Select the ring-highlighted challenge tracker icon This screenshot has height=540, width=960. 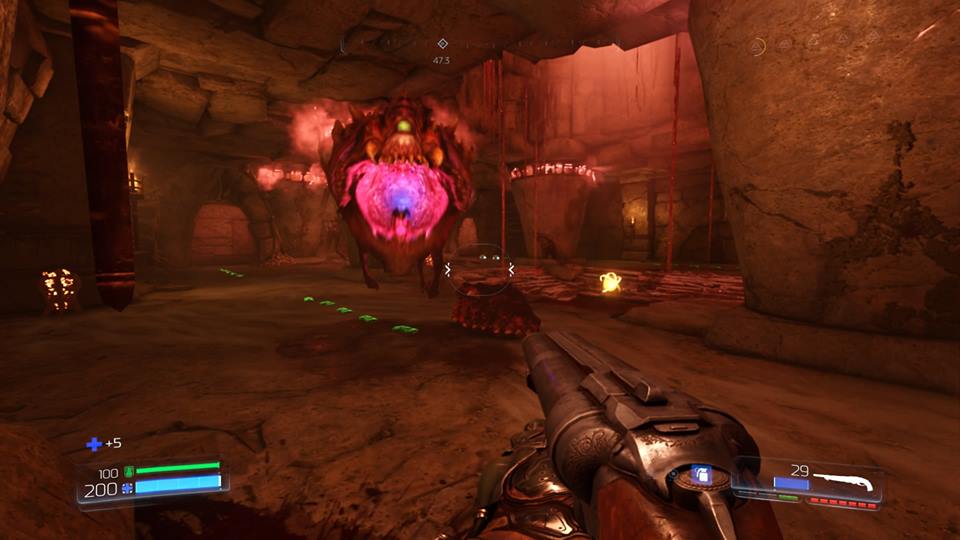[758, 45]
